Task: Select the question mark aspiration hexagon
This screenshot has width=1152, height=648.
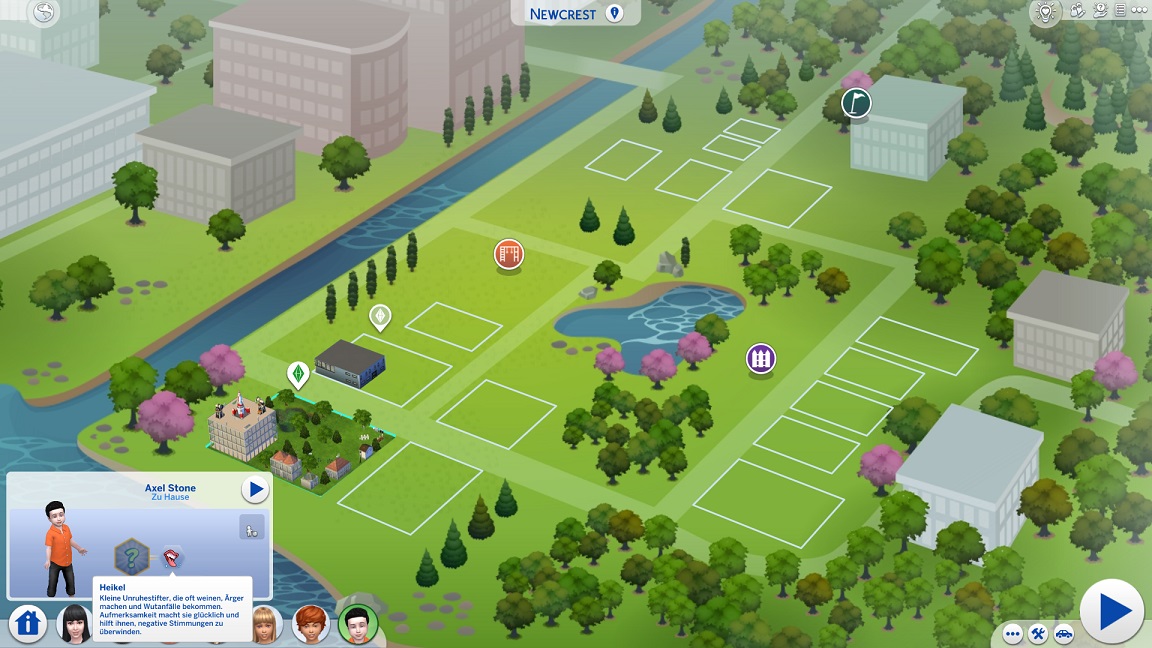Action: (x=131, y=556)
